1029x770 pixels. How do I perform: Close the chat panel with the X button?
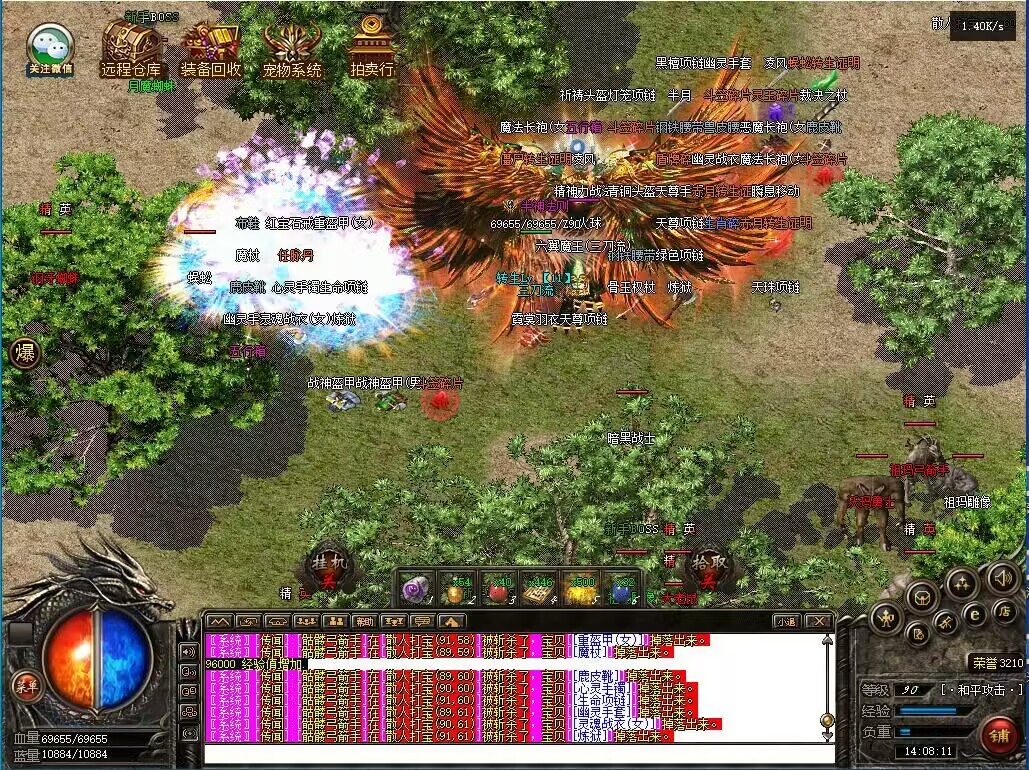[818, 621]
